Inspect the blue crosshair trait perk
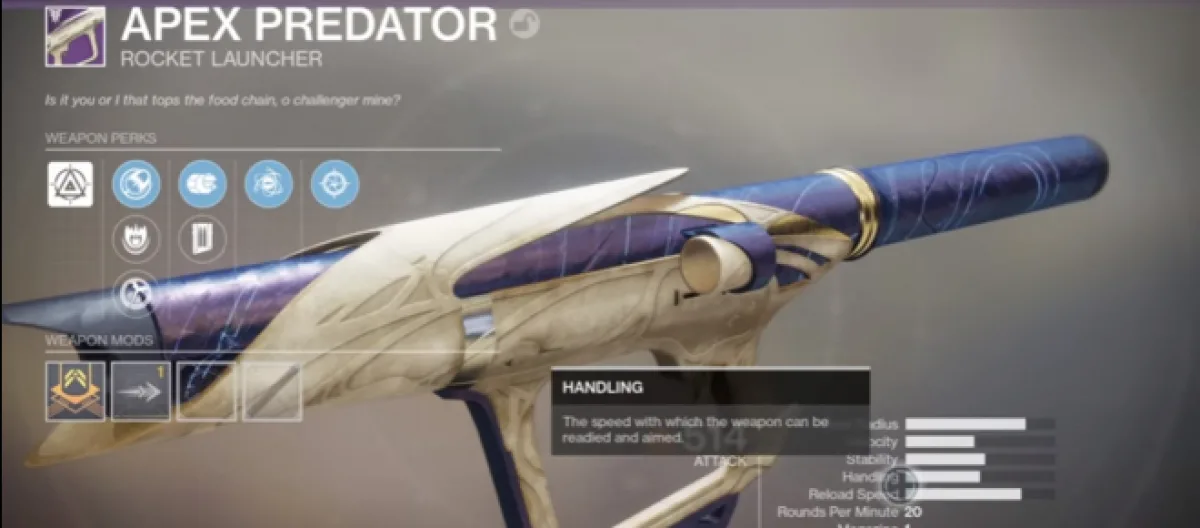The width and height of the screenshot is (1200, 528). click(x=334, y=184)
